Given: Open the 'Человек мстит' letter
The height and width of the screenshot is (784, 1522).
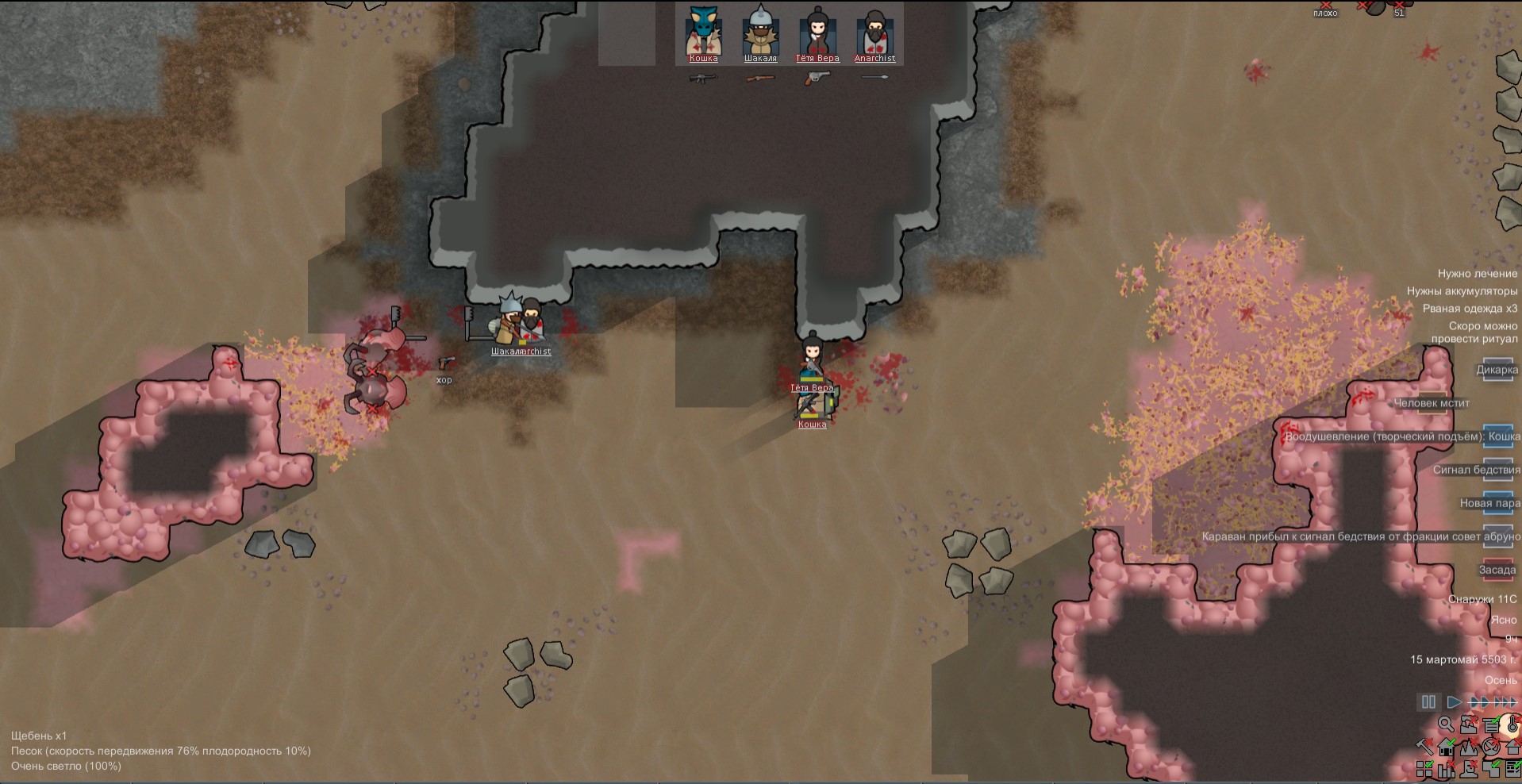Looking at the screenshot, I should (x=1432, y=404).
